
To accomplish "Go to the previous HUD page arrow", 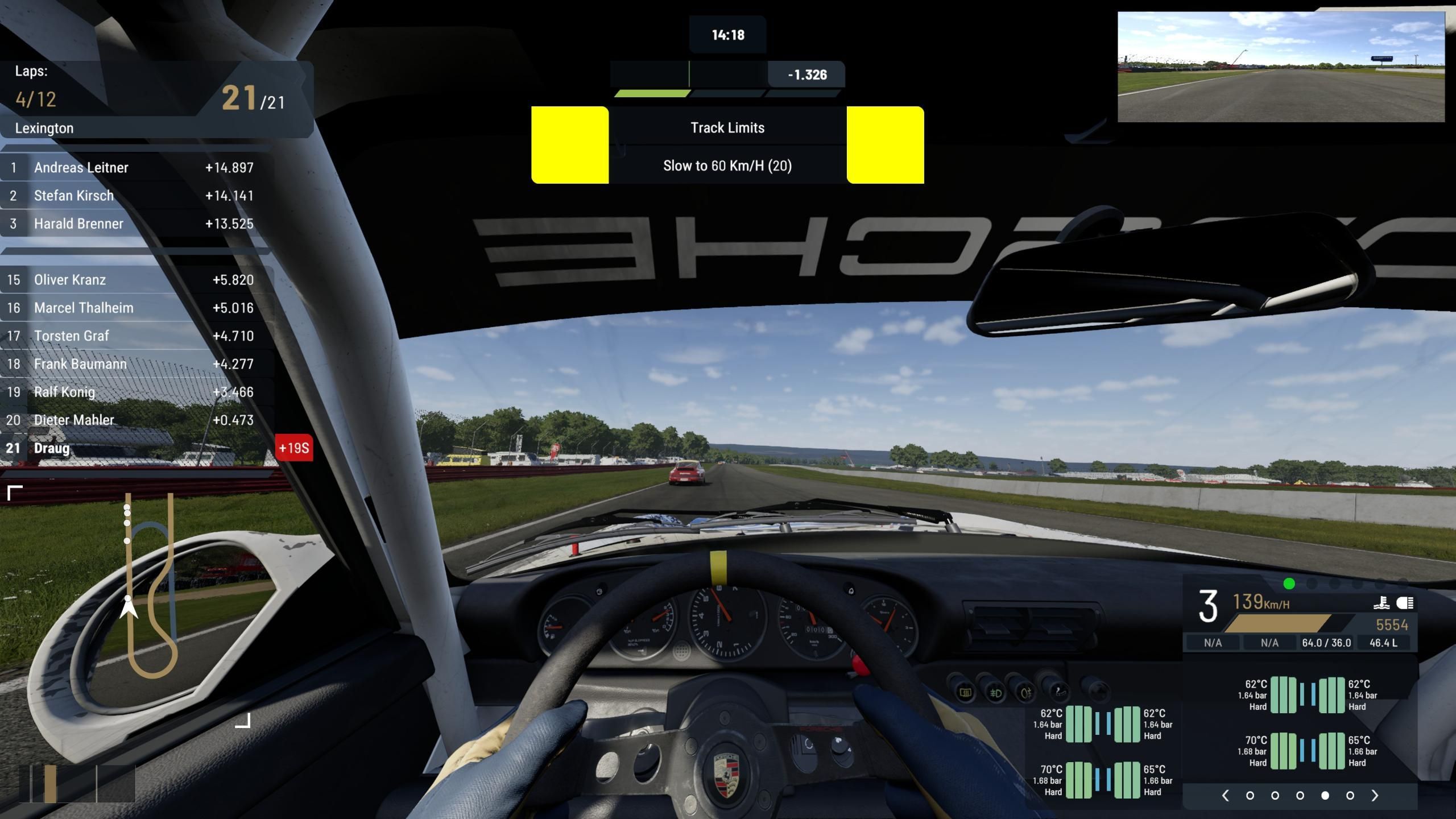I will coord(1225,796).
